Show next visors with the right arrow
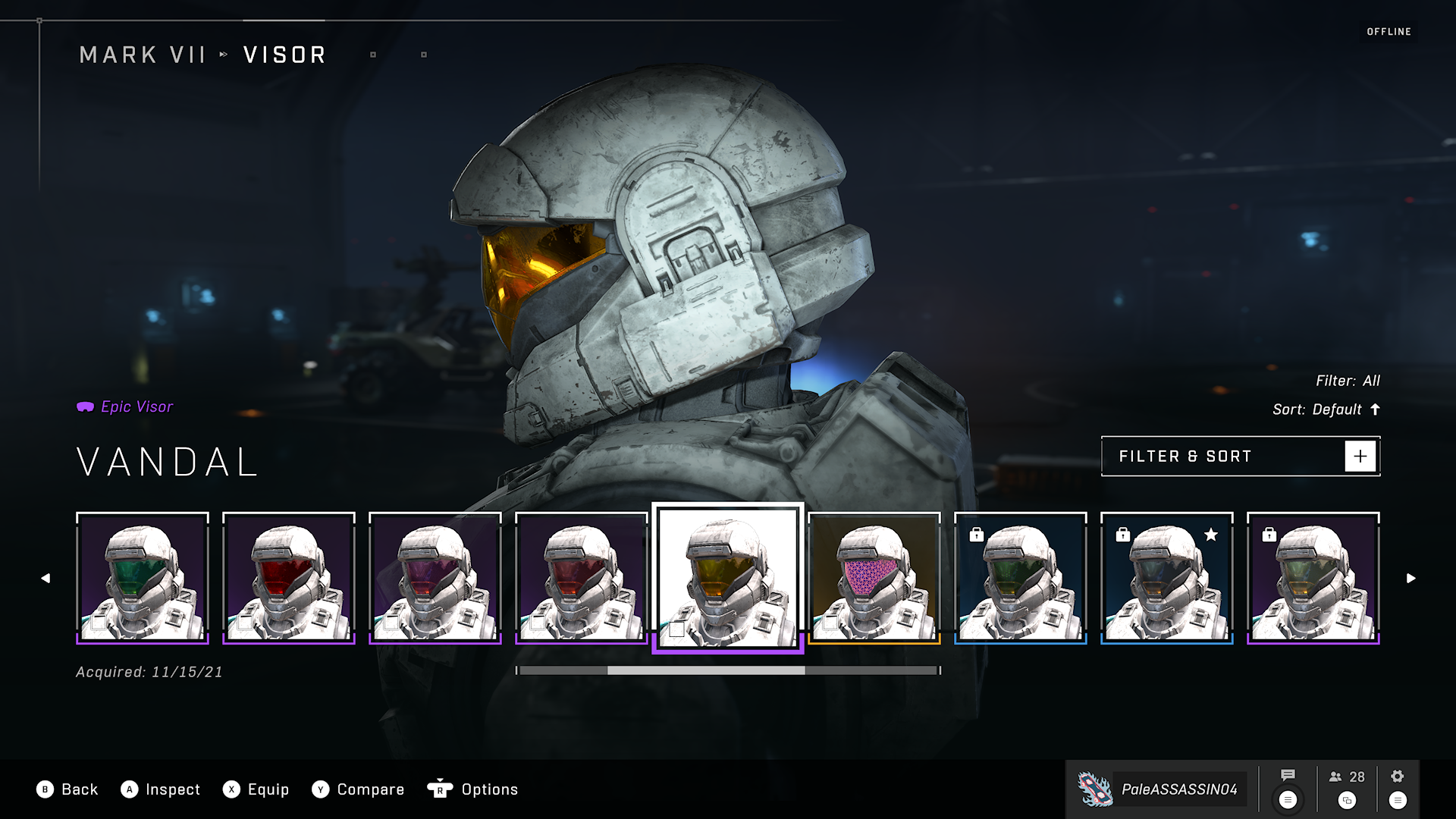1456x819 pixels. tap(1410, 579)
